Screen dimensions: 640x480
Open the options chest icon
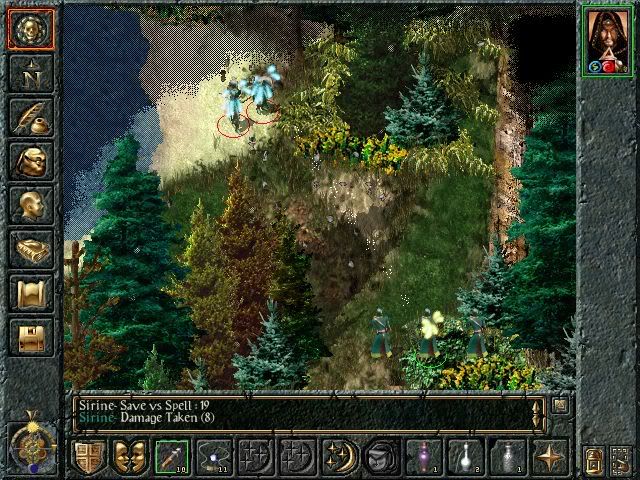click(x=30, y=337)
